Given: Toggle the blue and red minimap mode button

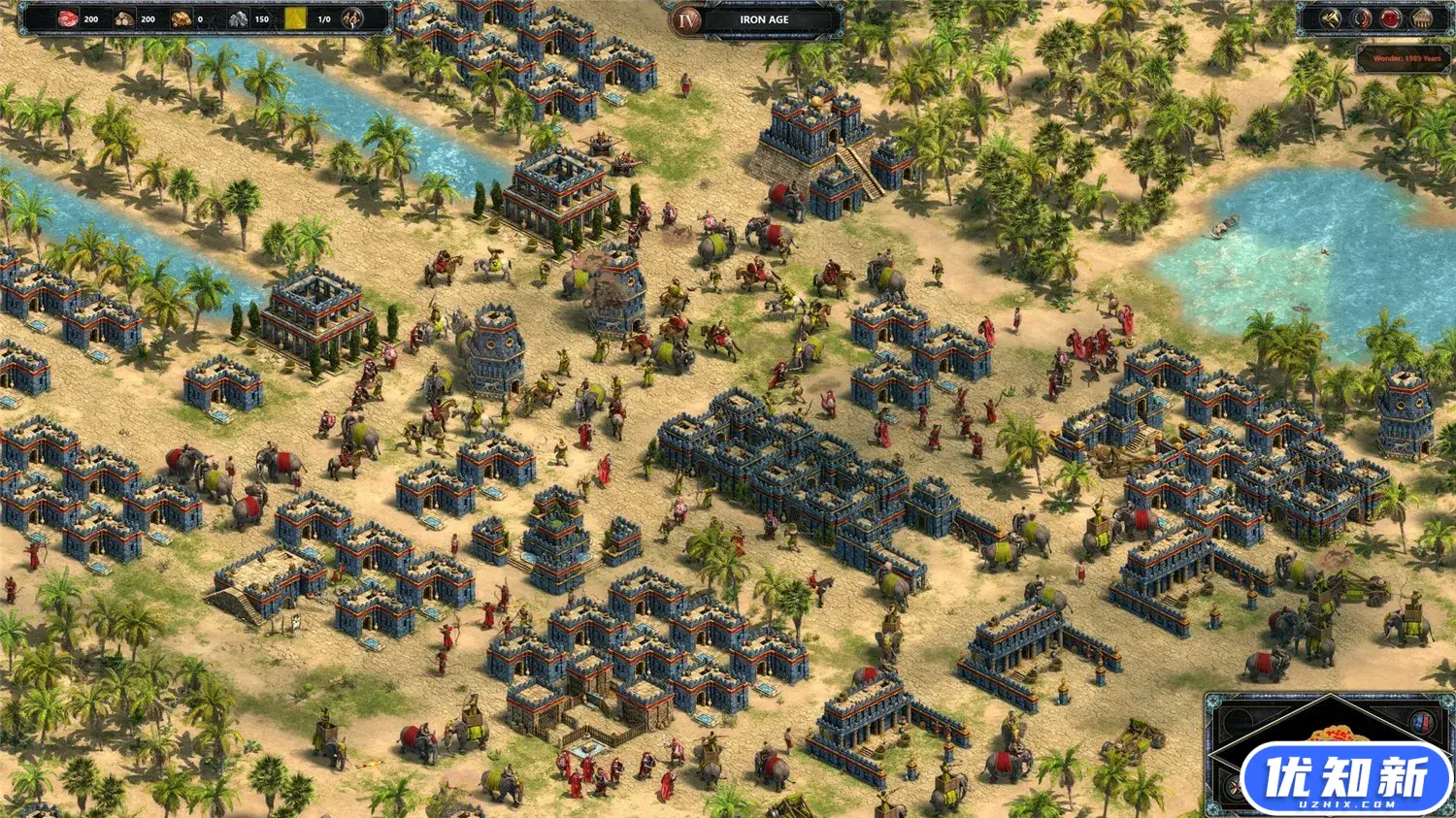Looking at the screenshot, I should tap(1423, 722).
